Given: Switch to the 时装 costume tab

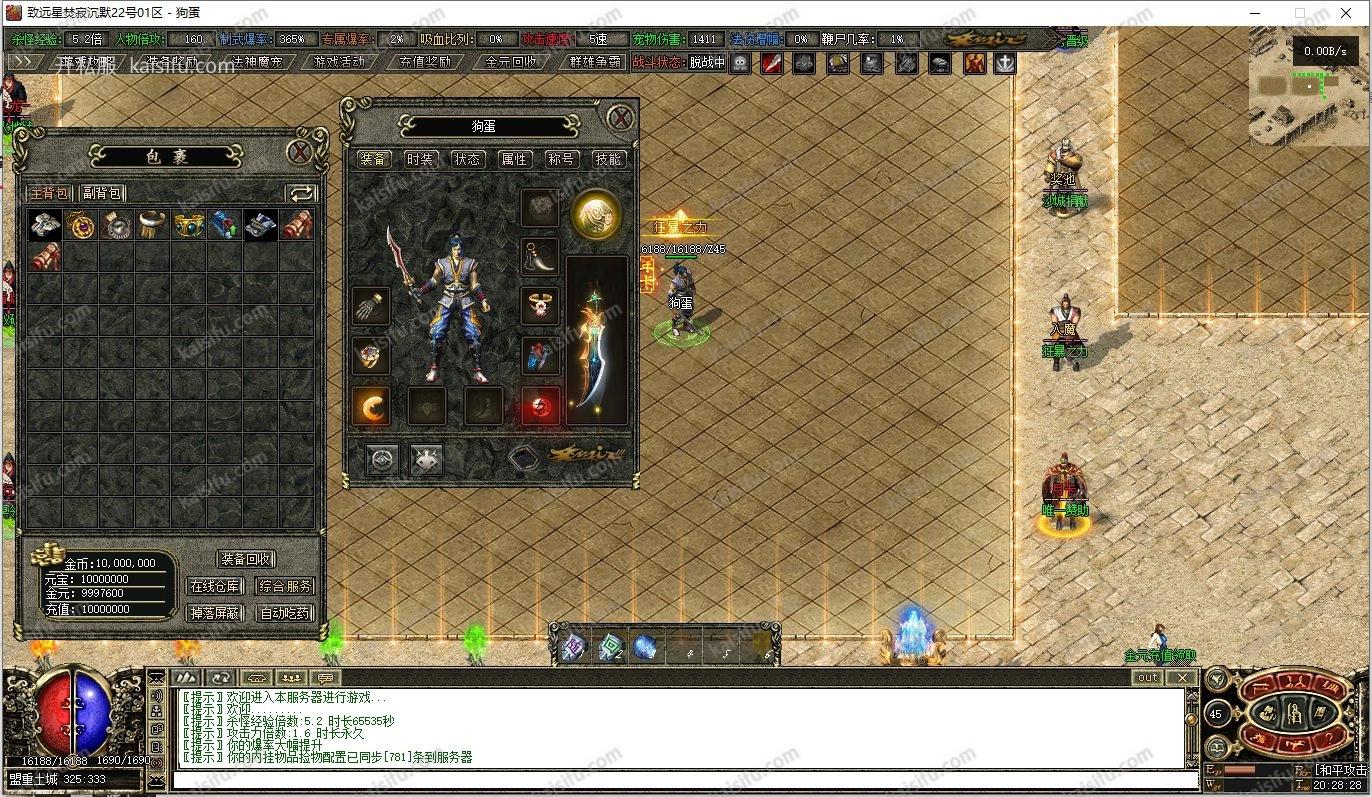Looking at the screenshot, I should (421, 159).
